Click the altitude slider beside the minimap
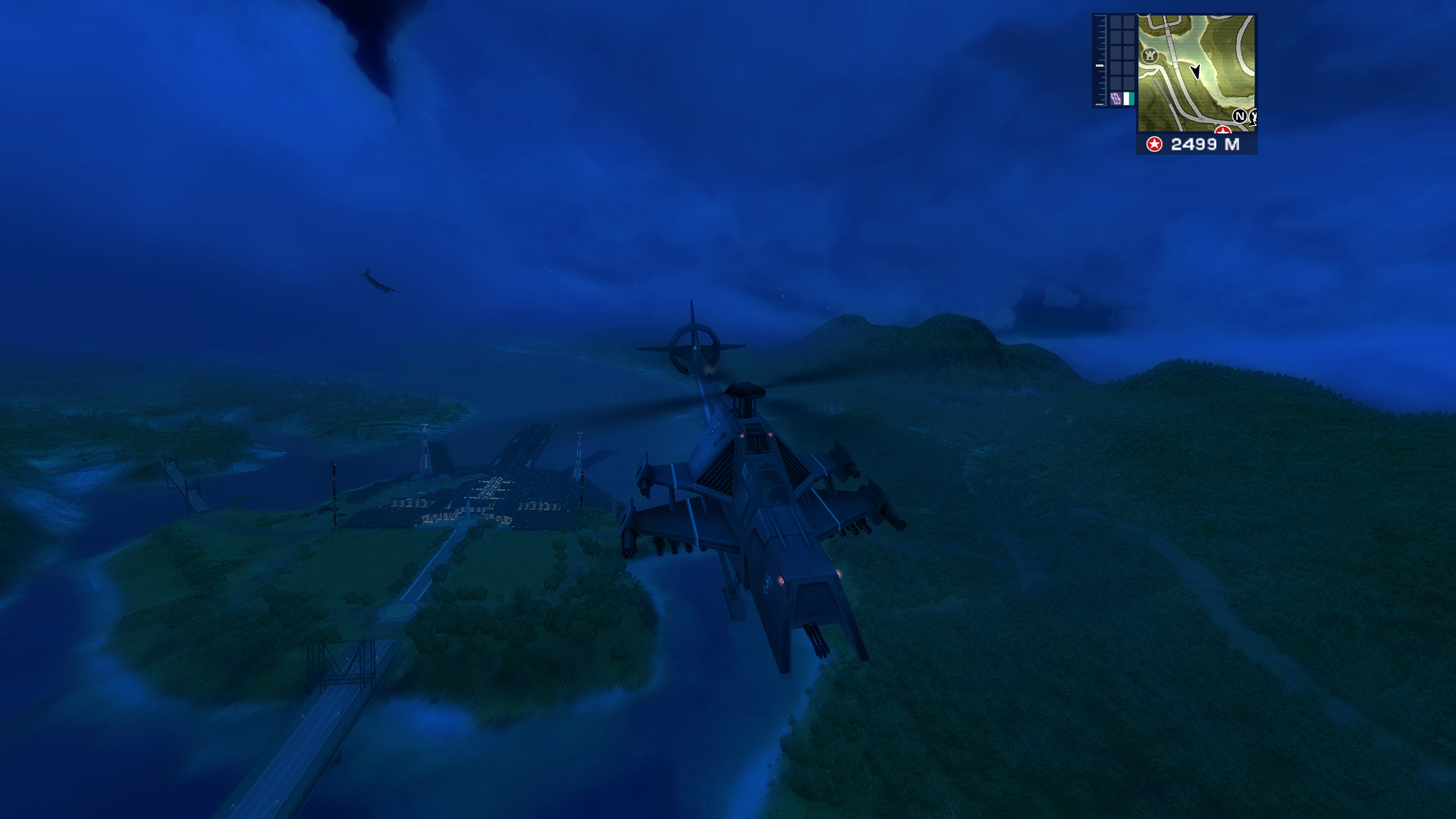The height and width of the screenshot is (819, 1456). 1098,65
